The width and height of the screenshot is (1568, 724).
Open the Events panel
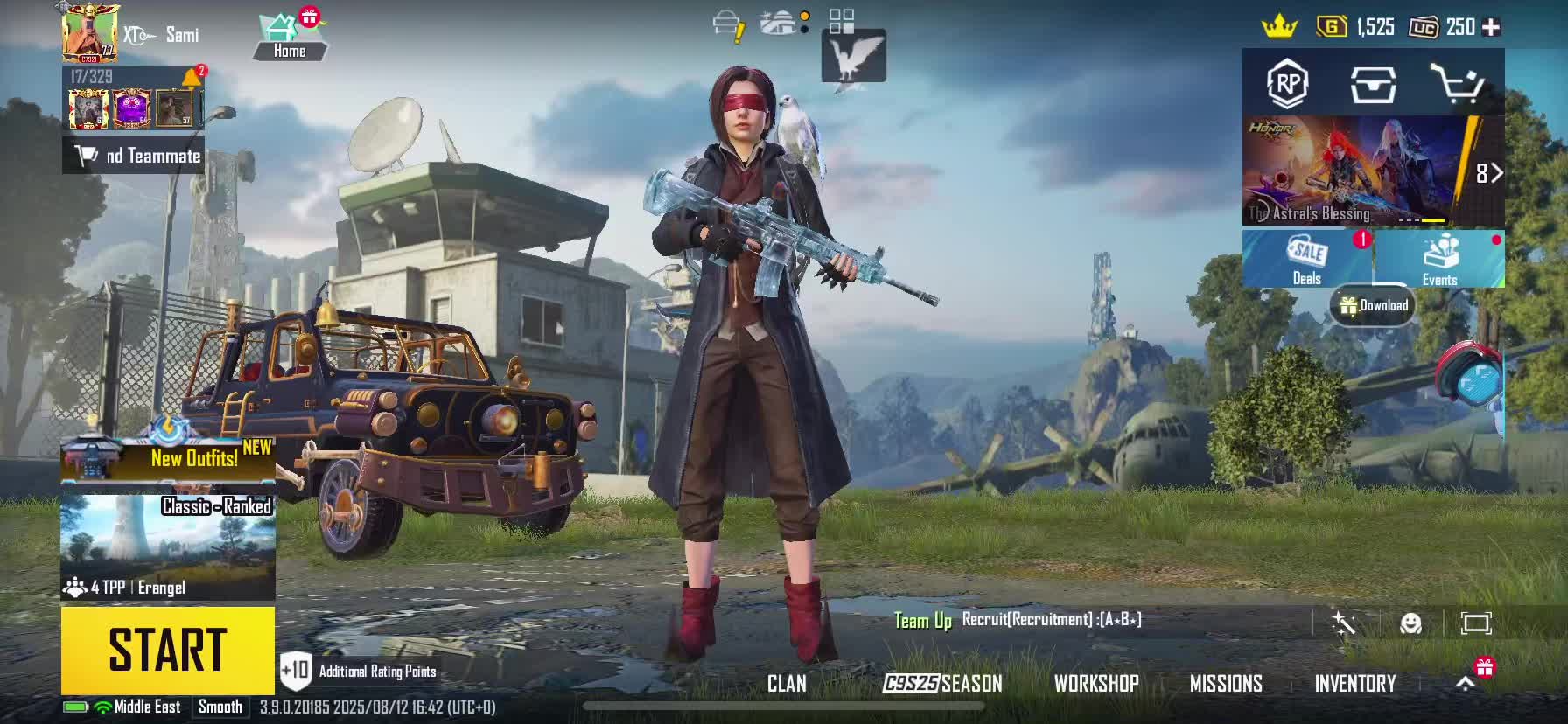coord(1439,260)
